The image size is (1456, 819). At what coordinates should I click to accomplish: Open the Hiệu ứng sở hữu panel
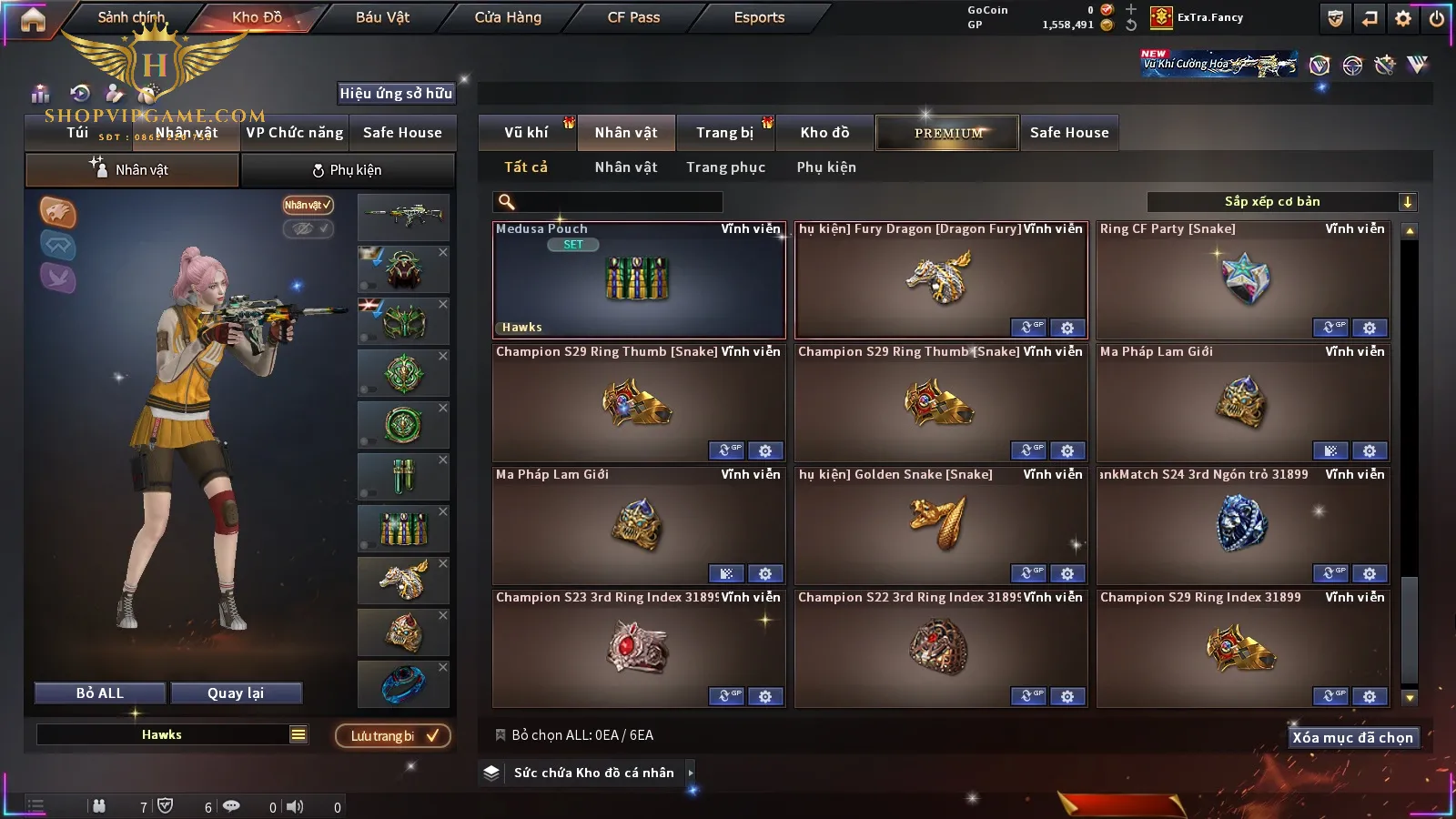point(396,93)
